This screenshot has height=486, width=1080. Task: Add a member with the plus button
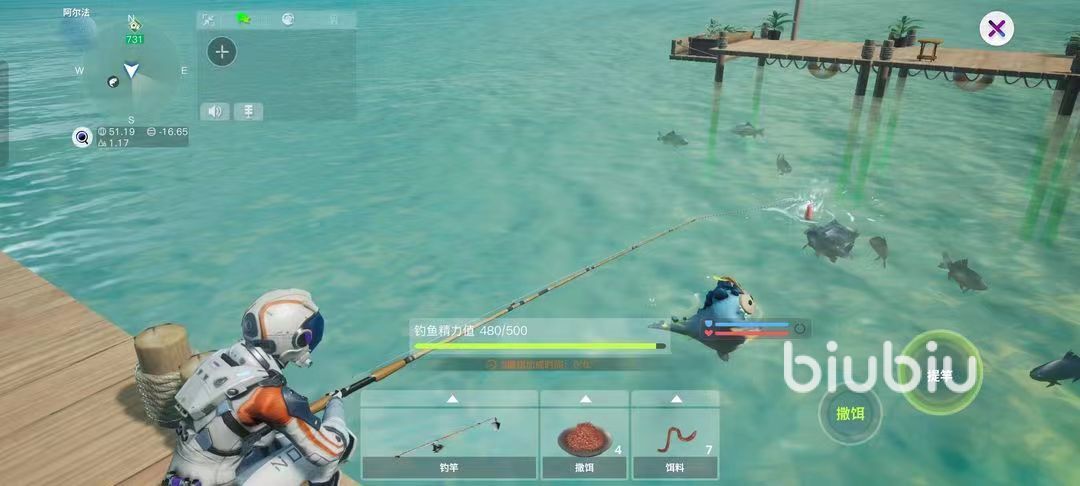(222, 52)
